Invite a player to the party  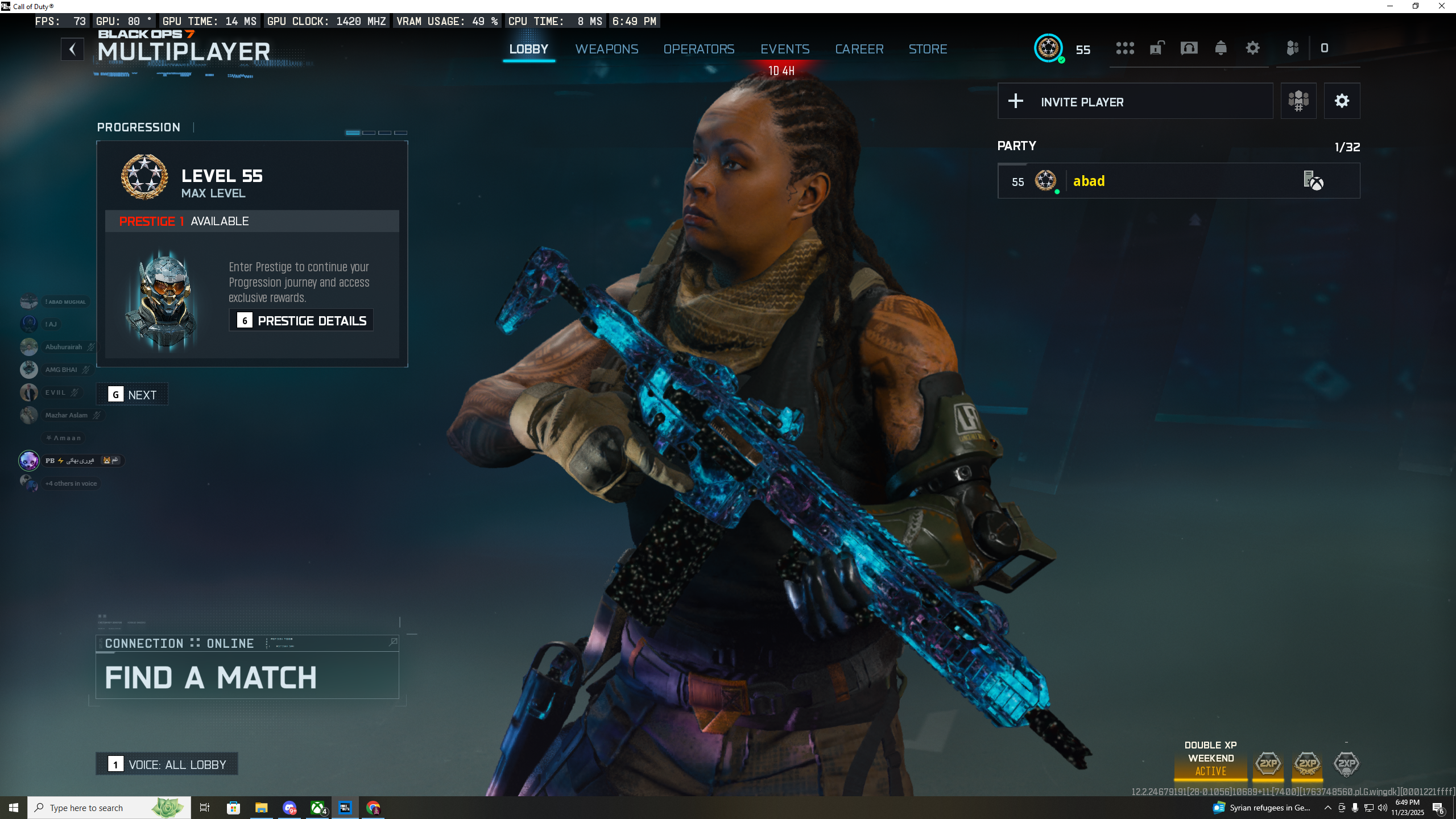click(x=1135, y=102)
